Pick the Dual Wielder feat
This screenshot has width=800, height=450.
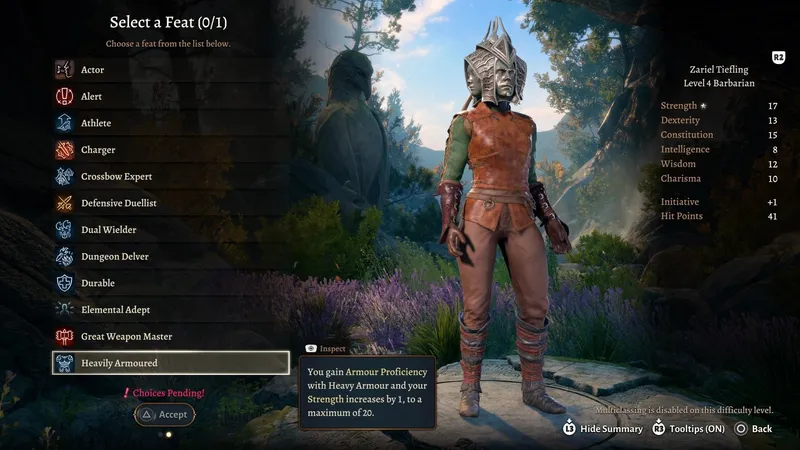108,230
